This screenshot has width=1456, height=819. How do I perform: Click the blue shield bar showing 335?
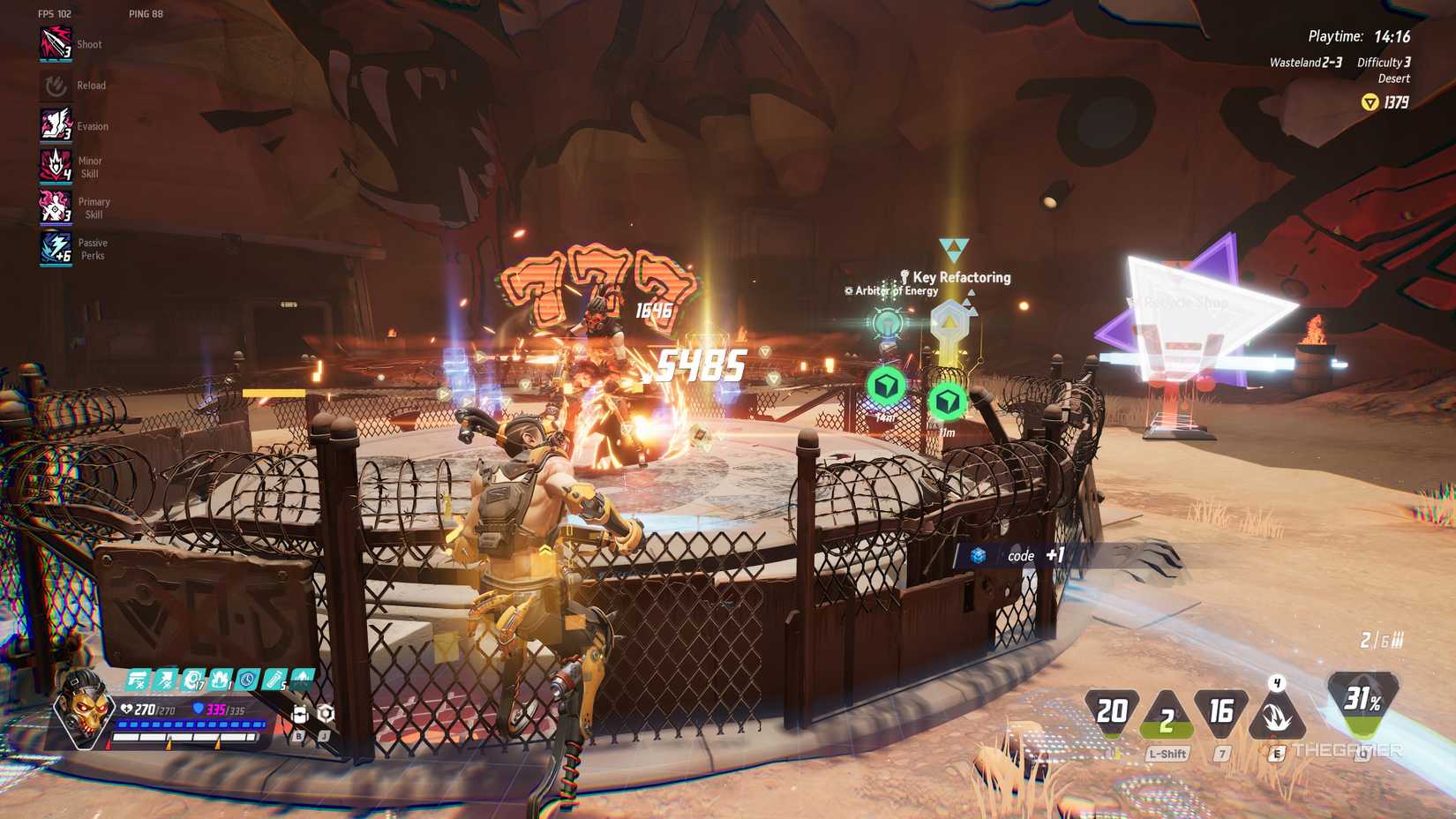[210, 709]
